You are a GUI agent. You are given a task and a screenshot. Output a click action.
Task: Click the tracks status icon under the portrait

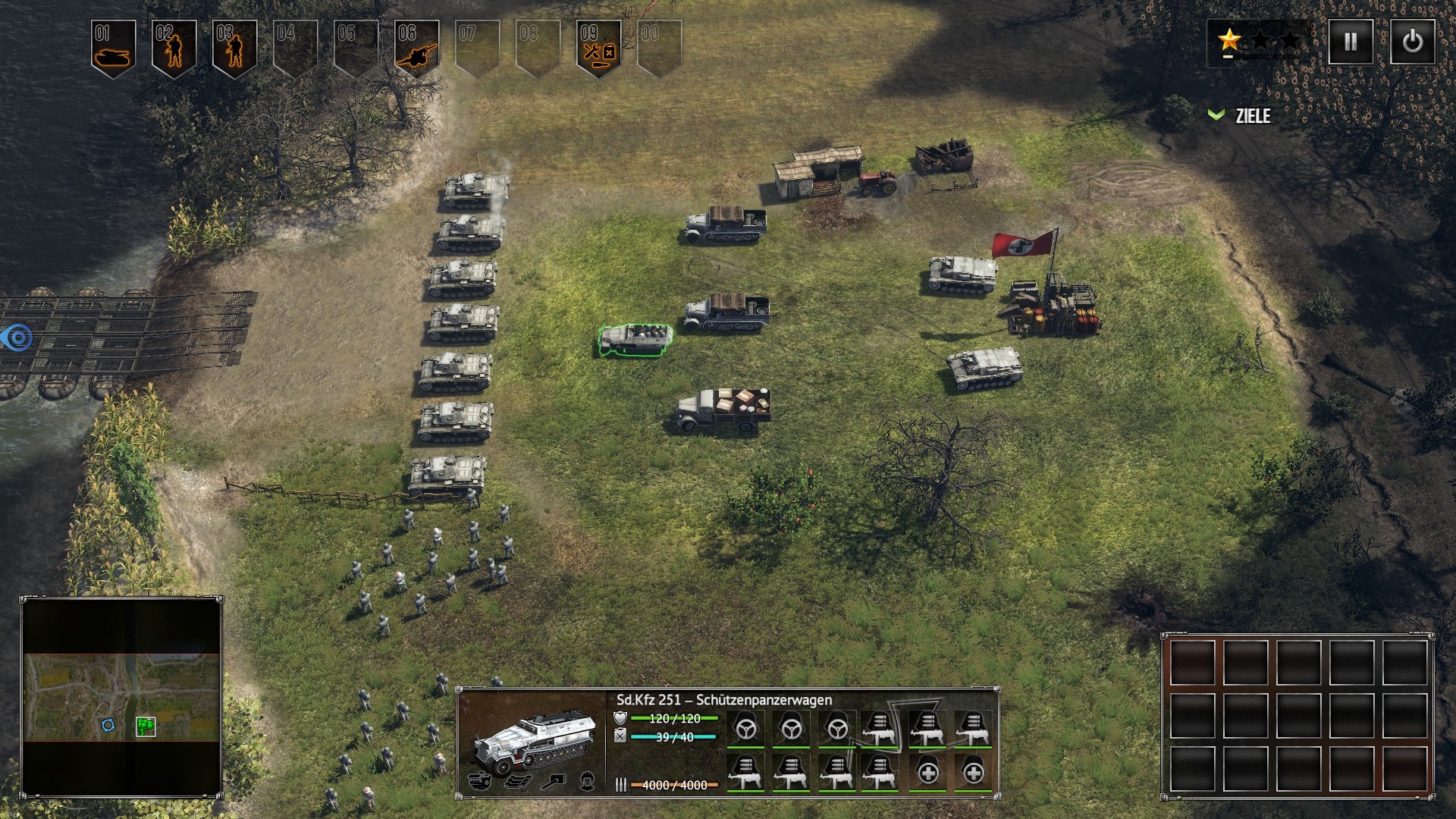(516, 780)
